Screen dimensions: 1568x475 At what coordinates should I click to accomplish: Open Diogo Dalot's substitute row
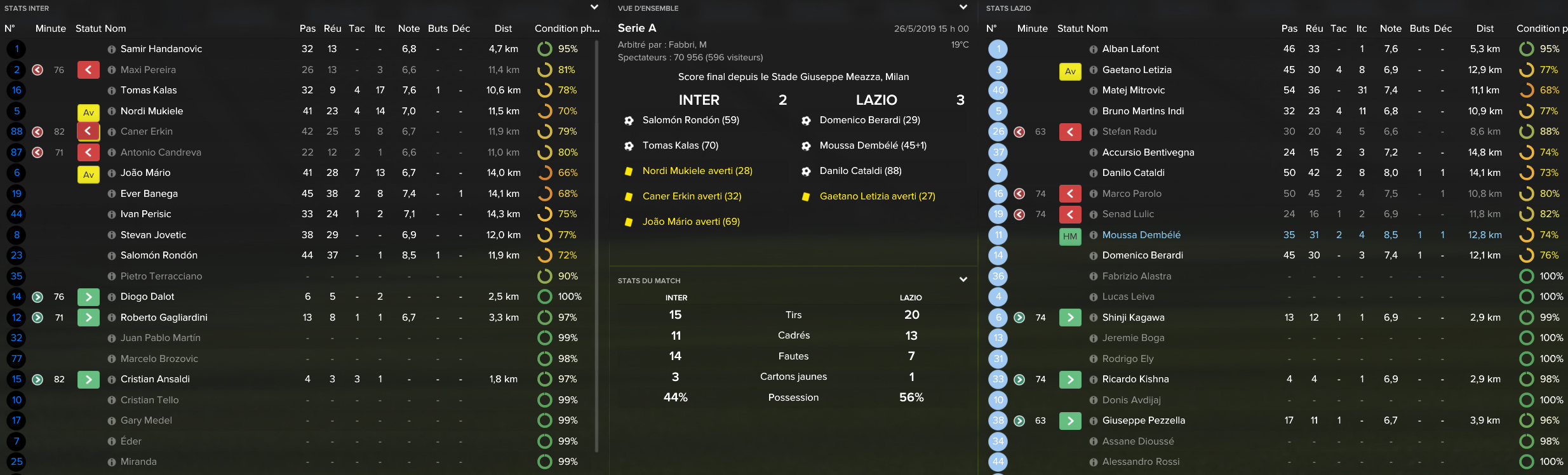coord(147,297)
